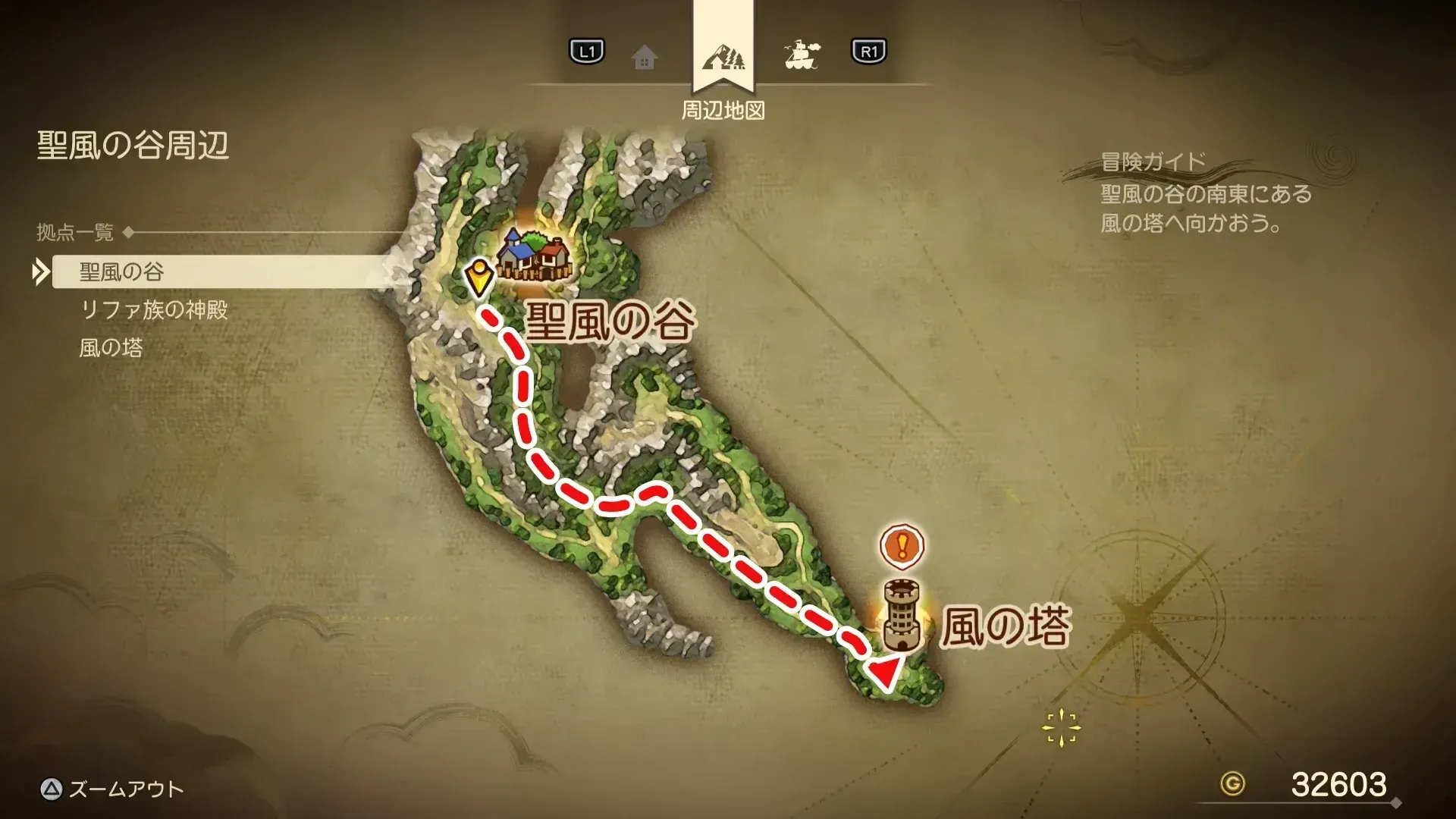Open the home town map icon
Viewport: 1456px width, 819px height.
pyautogui.click(x=645, y=55)
